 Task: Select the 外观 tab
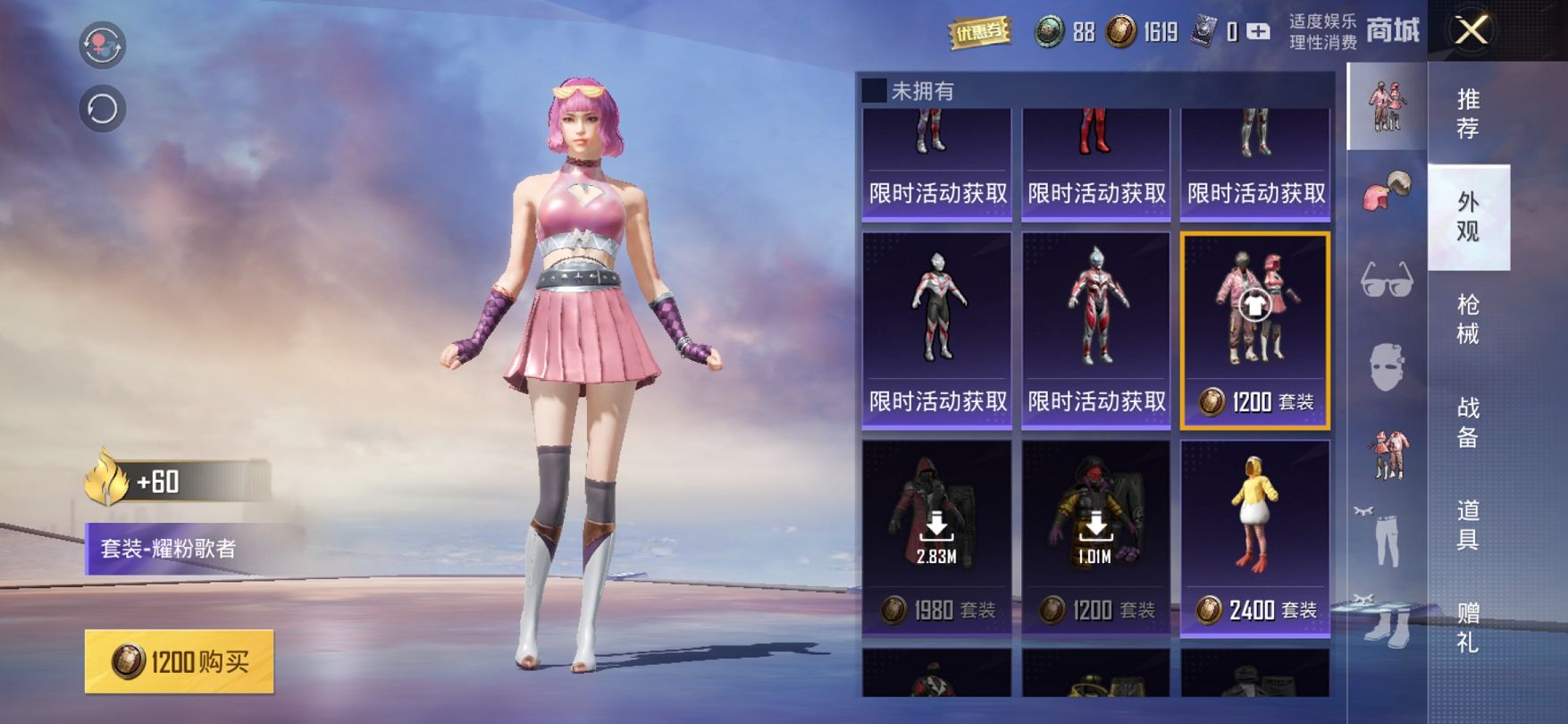[1467, 216]
